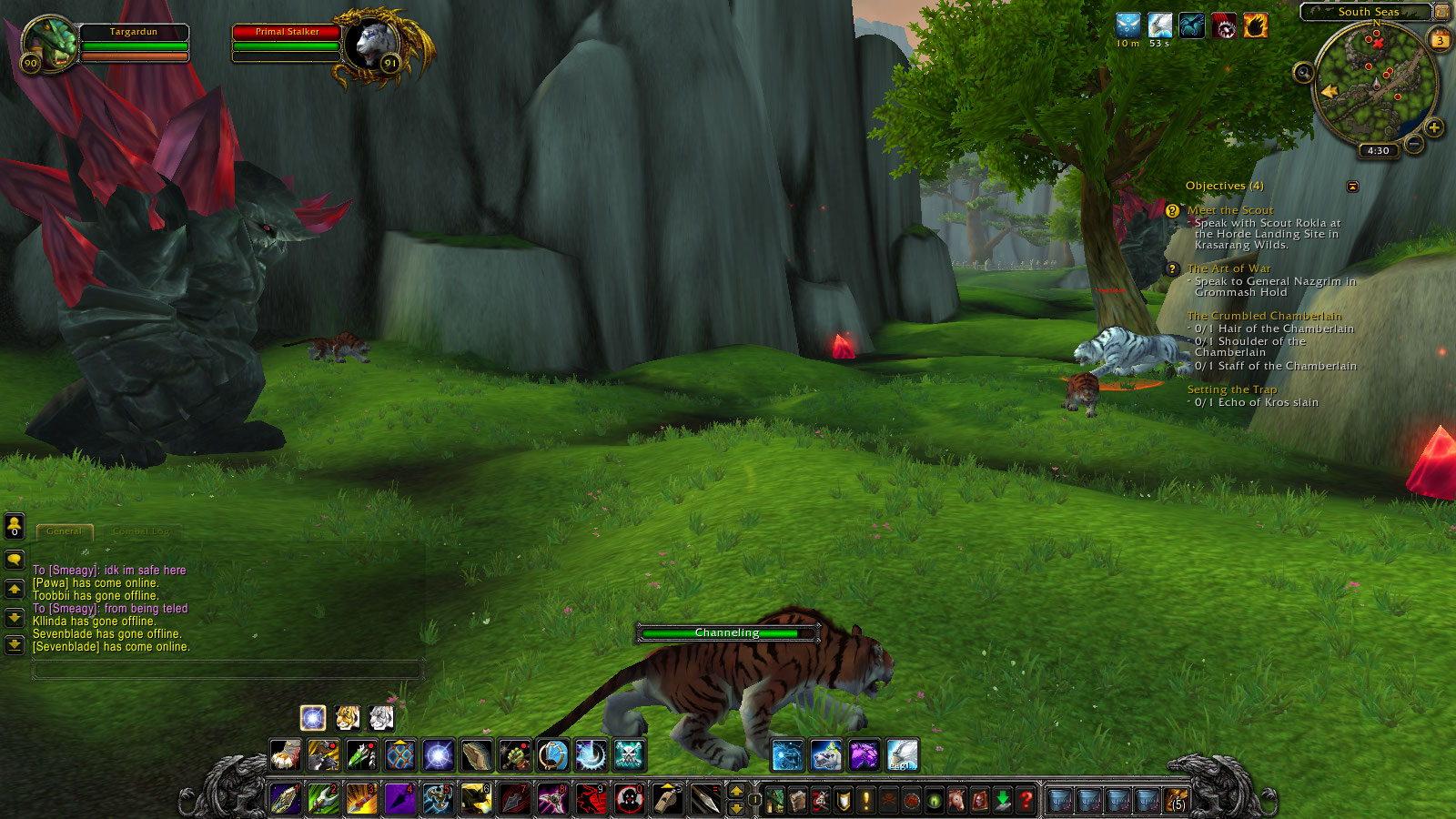The width and height of the screenshot is (1456, 819).
Task: Open the red question mark help button
Action: click(1026, 800)
